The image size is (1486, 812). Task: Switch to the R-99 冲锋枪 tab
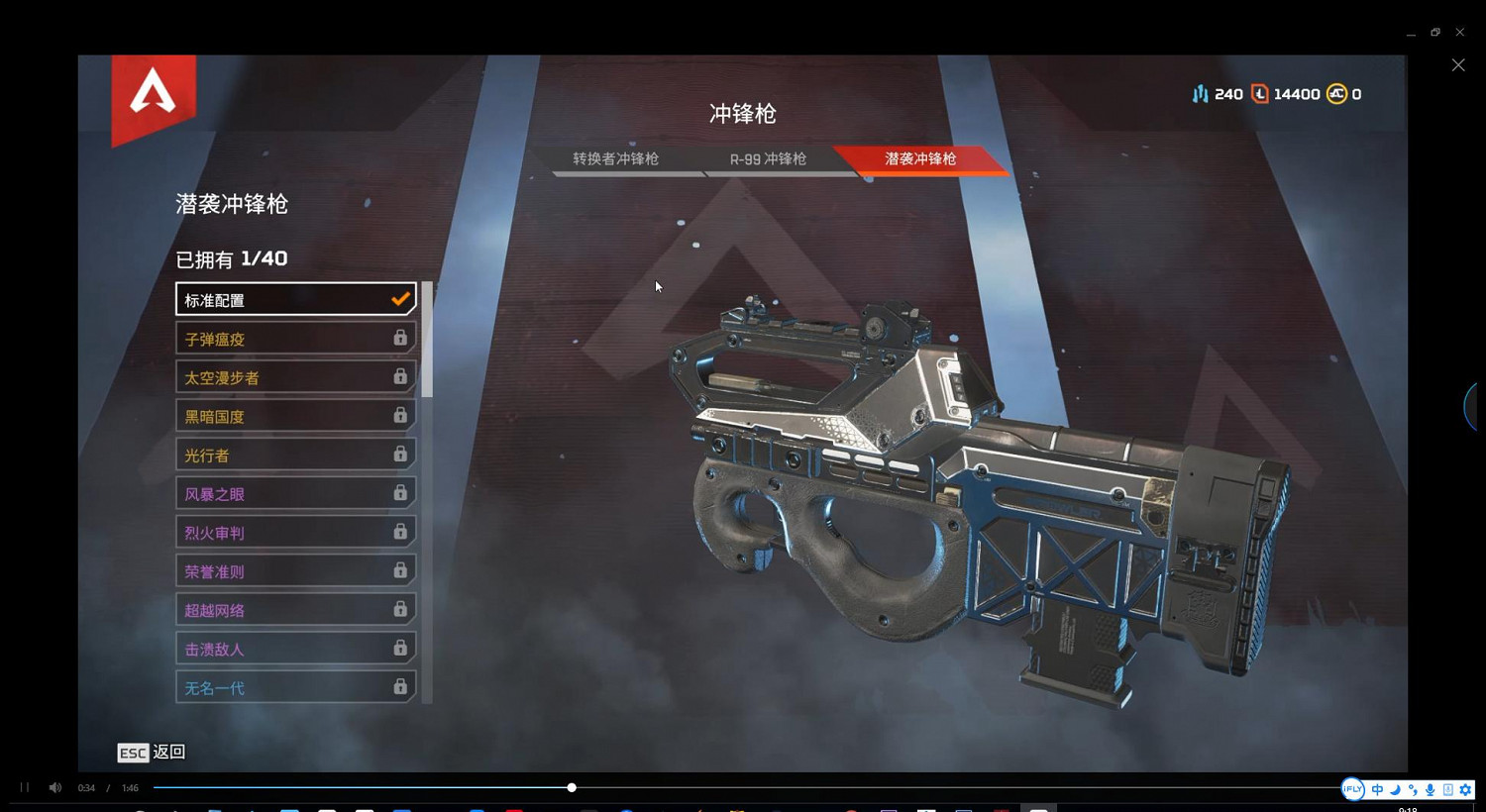click(768, 158)
